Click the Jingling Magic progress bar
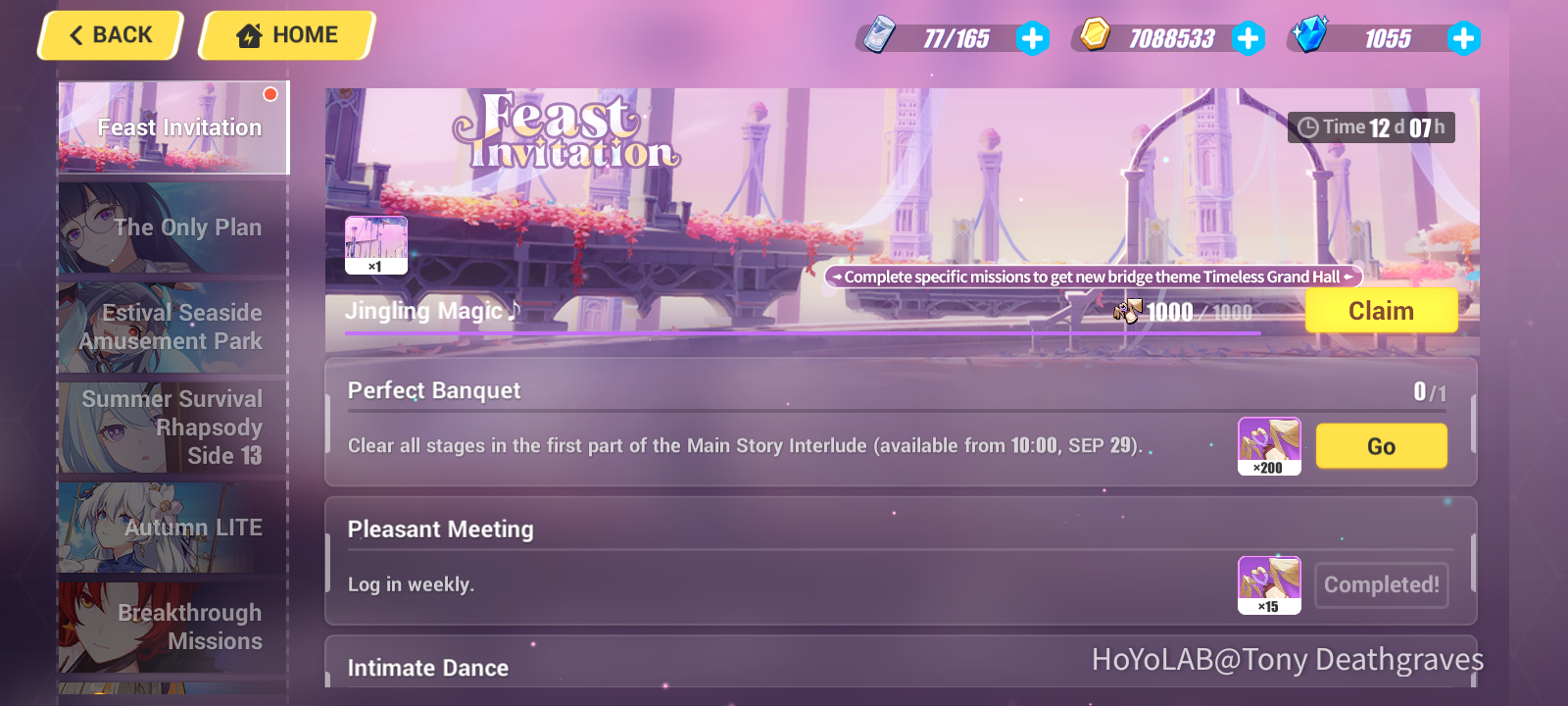 [804, 334]
